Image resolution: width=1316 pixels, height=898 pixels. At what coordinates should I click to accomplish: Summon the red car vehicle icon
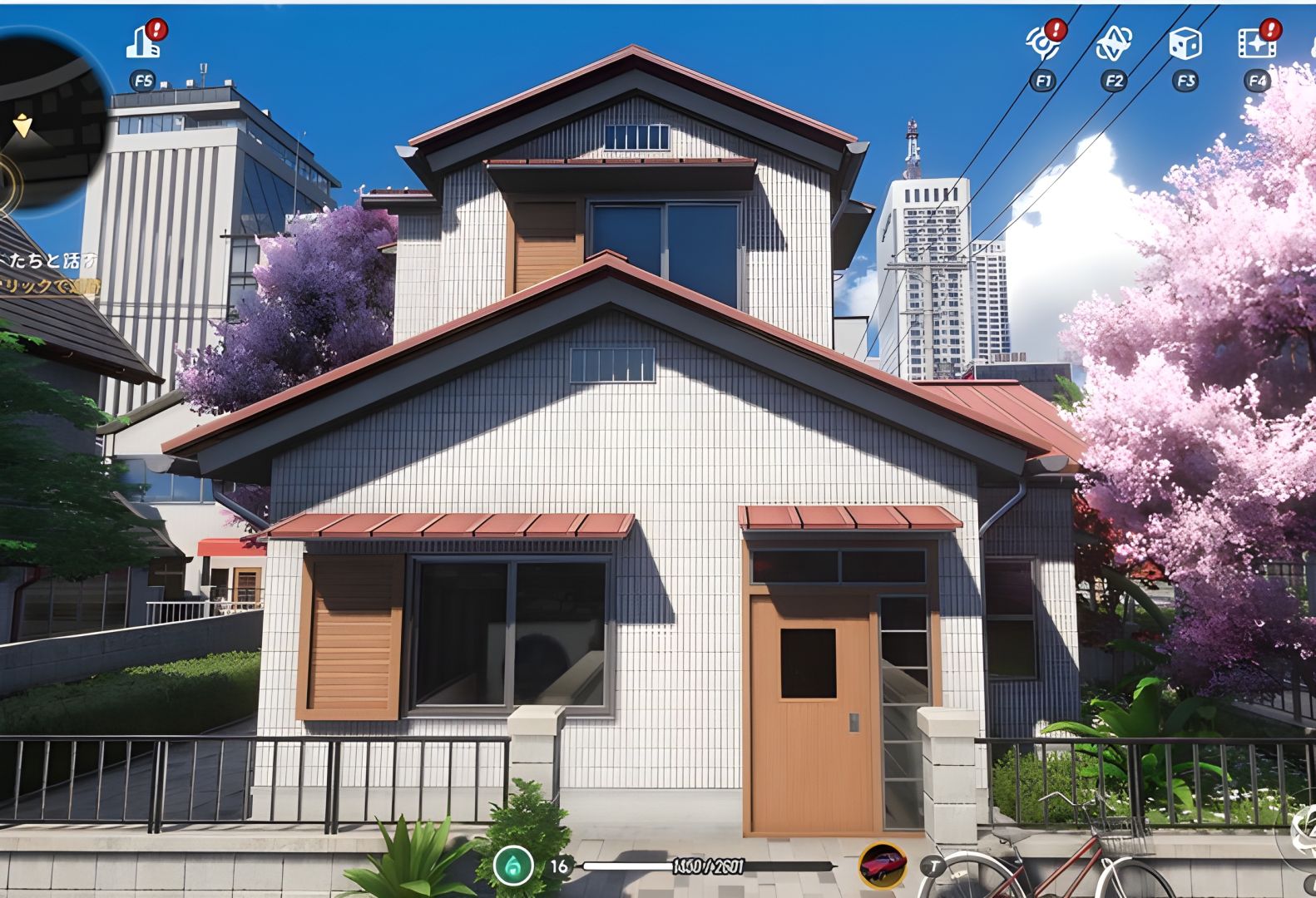[883, 866]
